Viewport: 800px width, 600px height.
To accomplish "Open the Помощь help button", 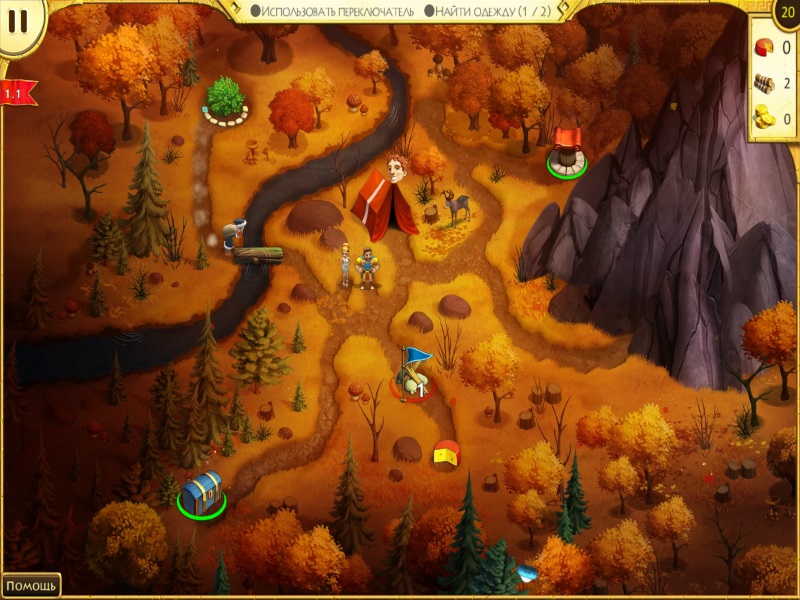I will click(31, 585).
